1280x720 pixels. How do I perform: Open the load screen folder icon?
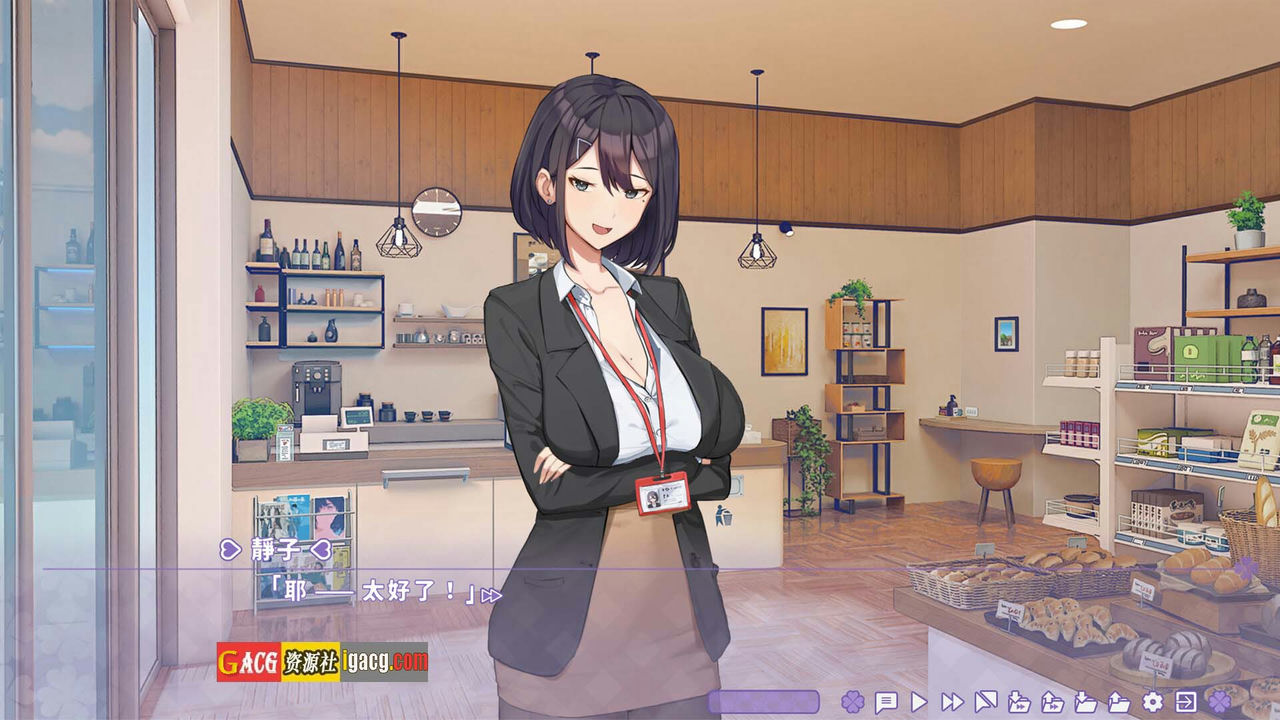tap(1118, 703)
